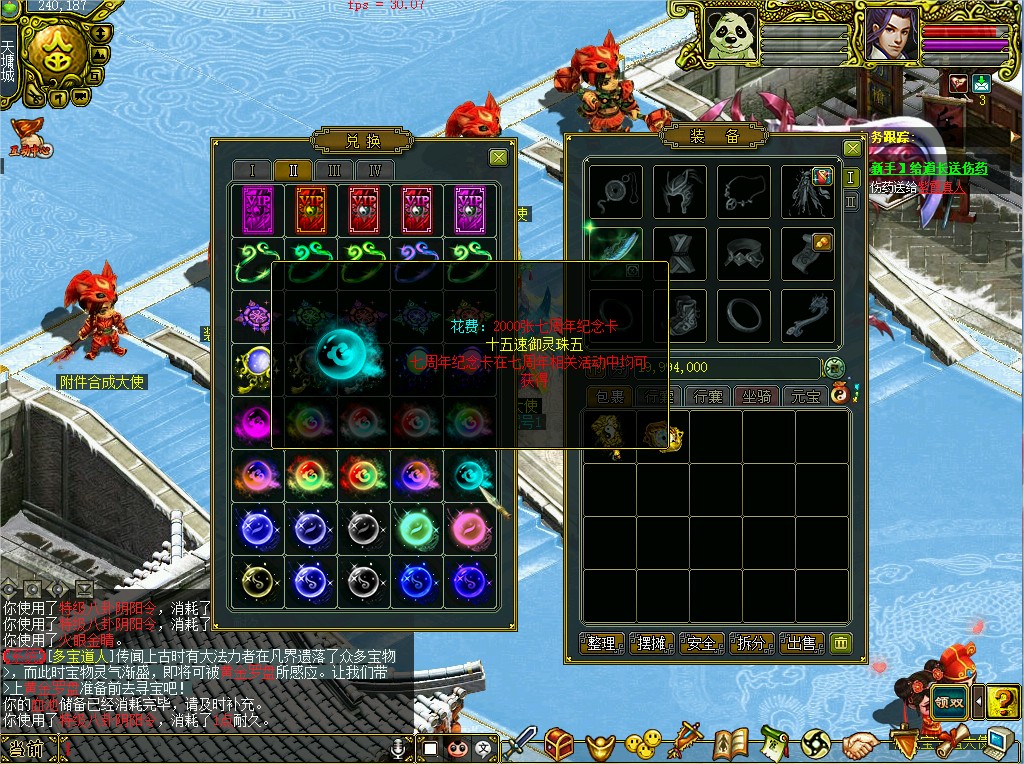The width and height of the screenshot is (1024, 764).
Task: Click the 出售 sell button
Action: click(802, 643)
